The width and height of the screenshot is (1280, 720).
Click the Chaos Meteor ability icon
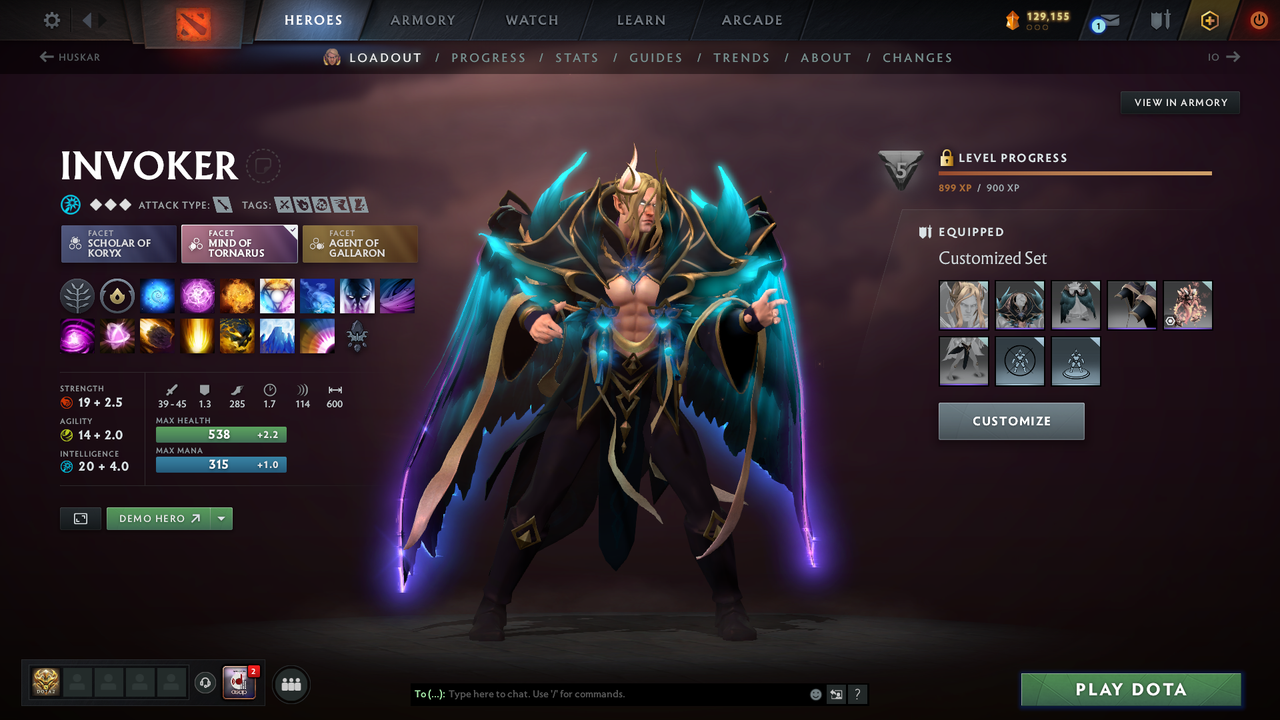[x=157, y=335]
